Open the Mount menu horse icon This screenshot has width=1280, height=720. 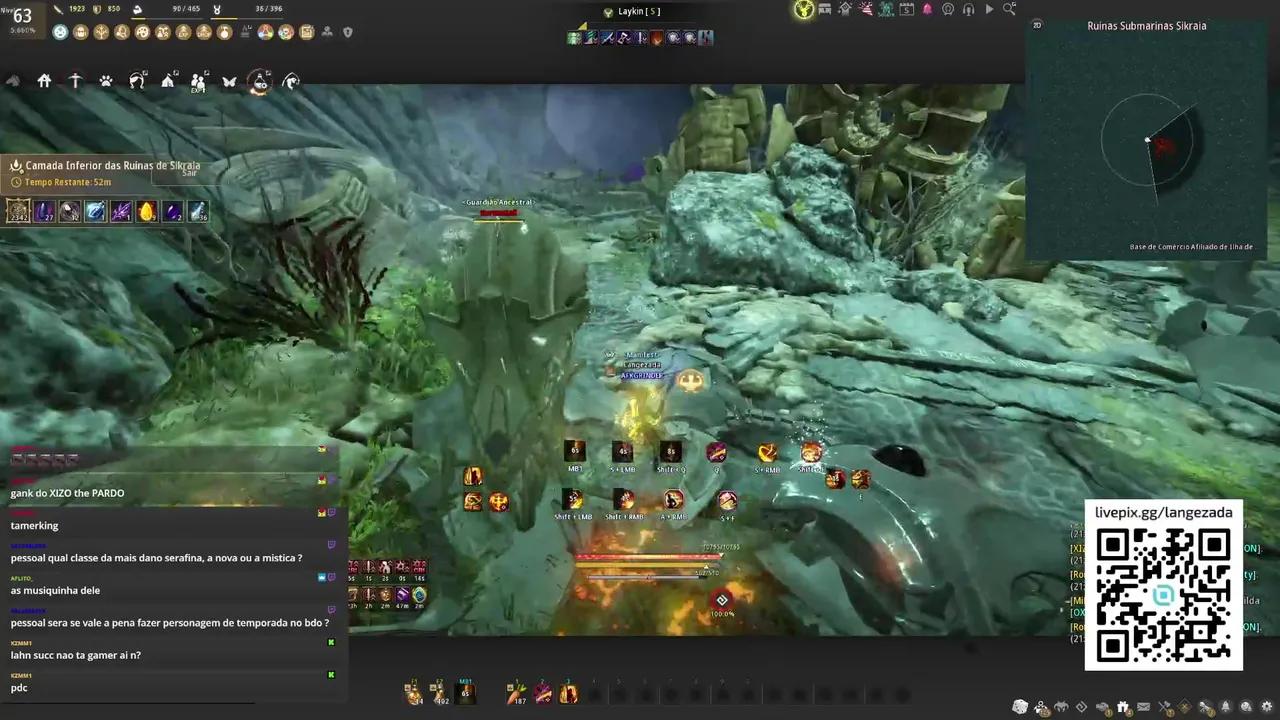[13, 82]
